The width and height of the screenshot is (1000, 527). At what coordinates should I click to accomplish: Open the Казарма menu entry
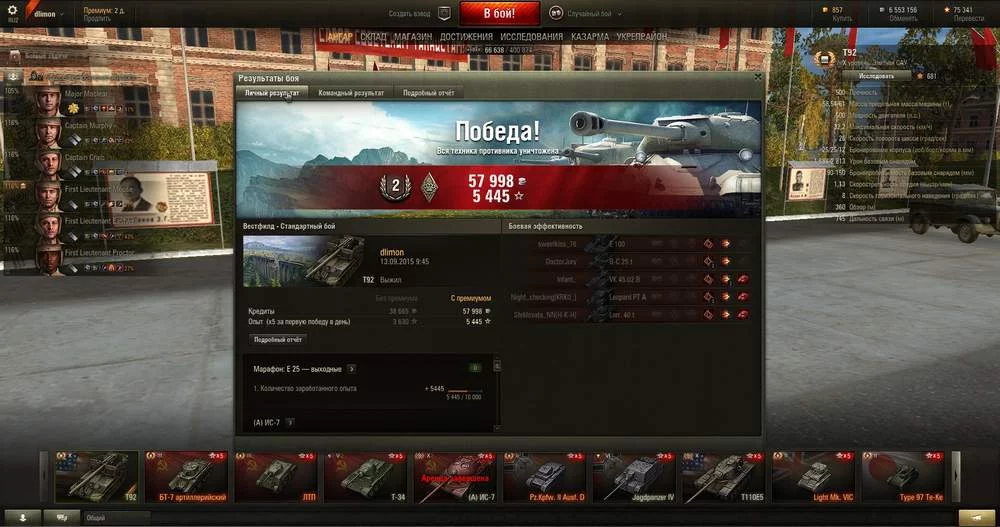[x=590, y=36]
